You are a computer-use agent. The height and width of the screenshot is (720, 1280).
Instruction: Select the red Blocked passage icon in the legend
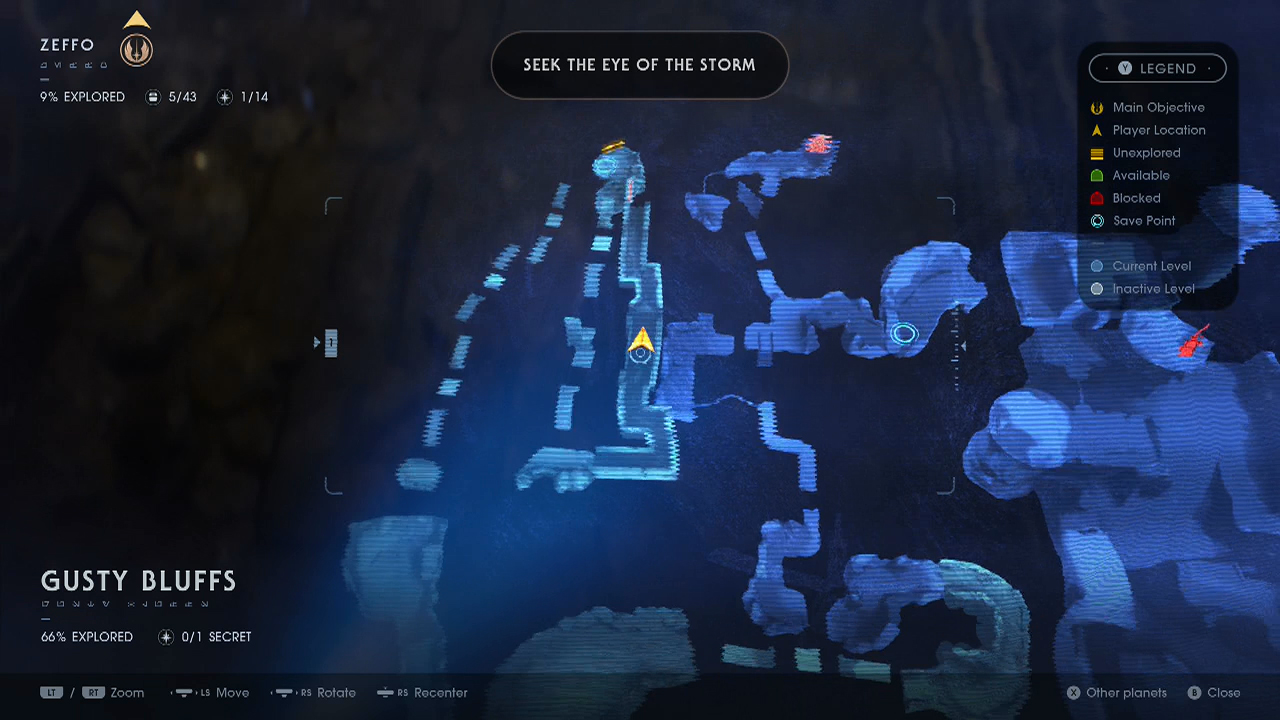click(1097, 197)
